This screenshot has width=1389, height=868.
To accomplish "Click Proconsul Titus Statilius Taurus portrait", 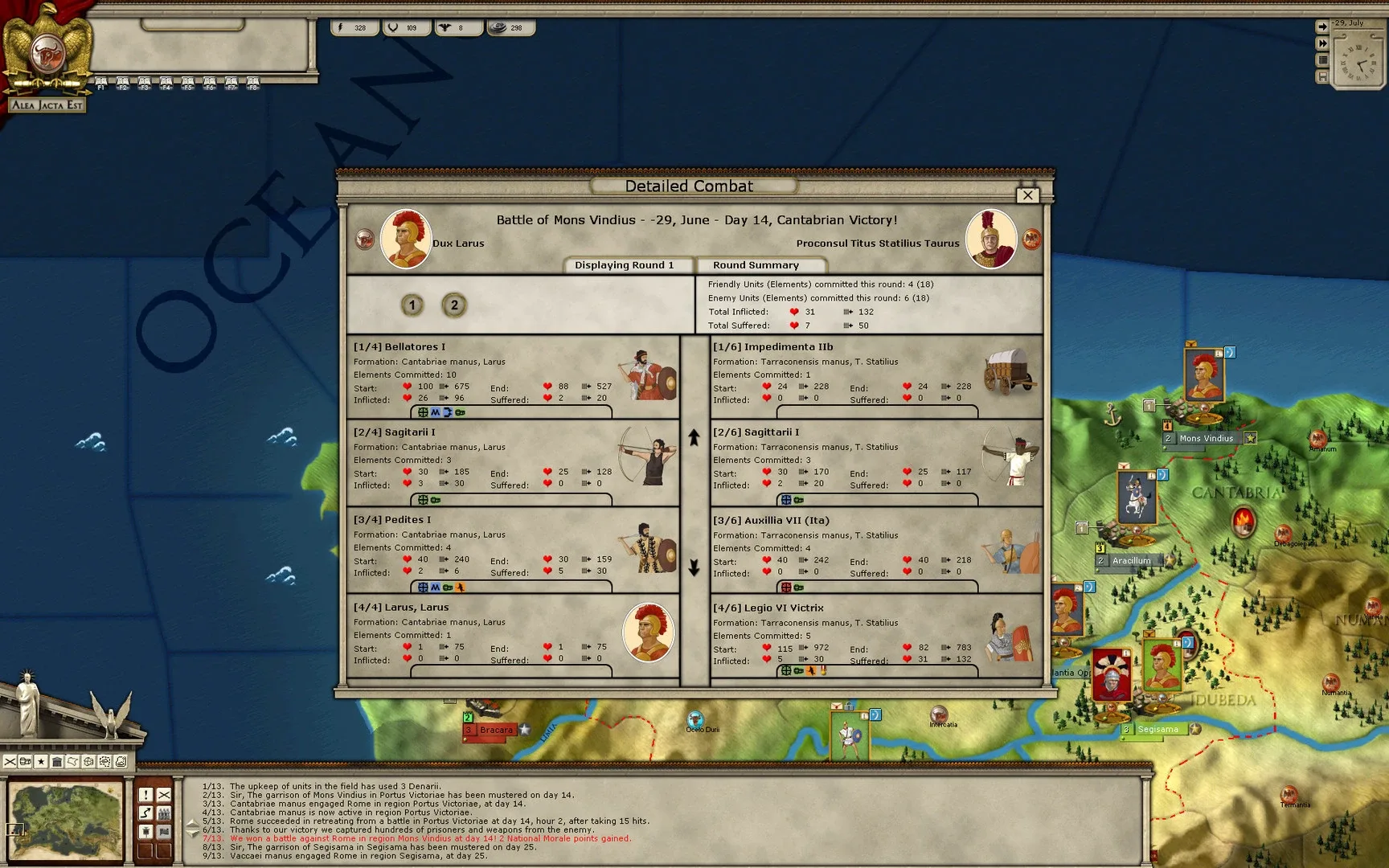I will tap(990, 239).
